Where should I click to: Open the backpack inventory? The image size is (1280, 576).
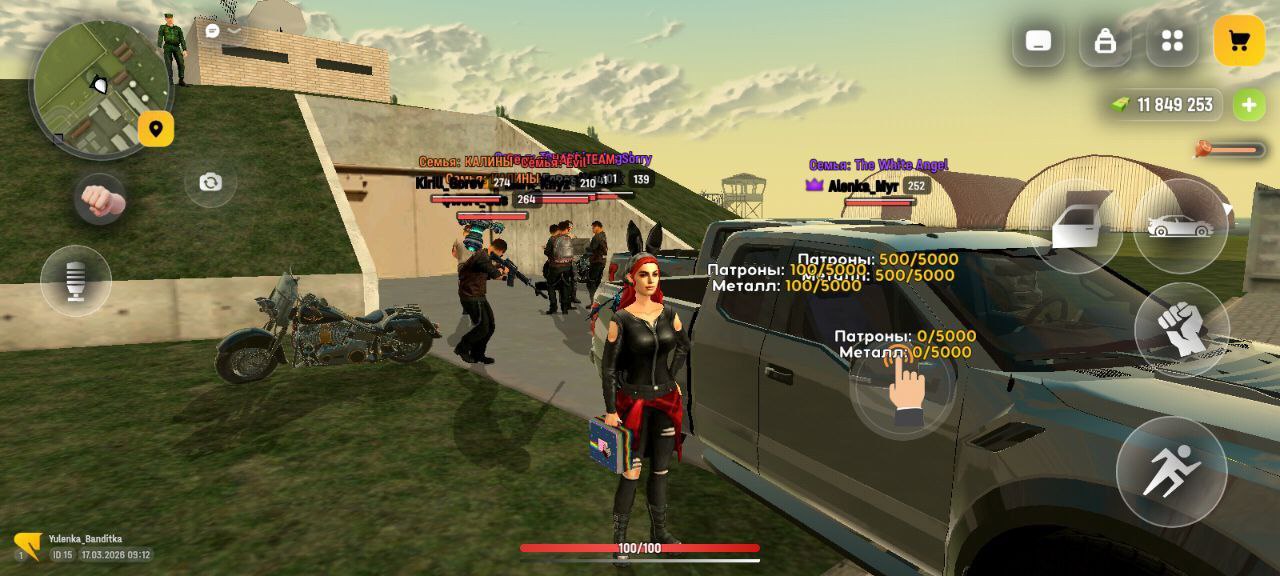(1105, 41)
